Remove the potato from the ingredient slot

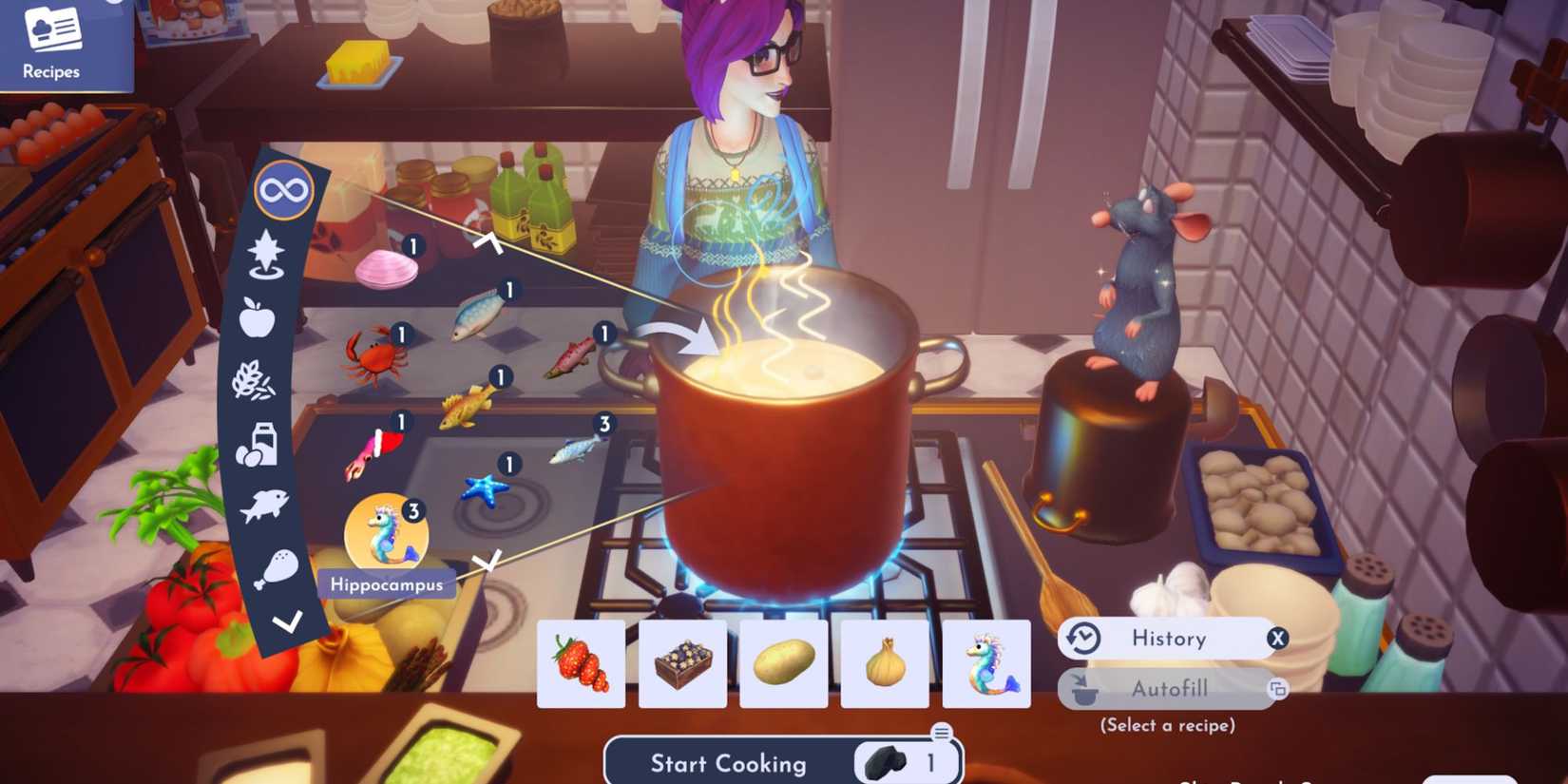point(783,664)
